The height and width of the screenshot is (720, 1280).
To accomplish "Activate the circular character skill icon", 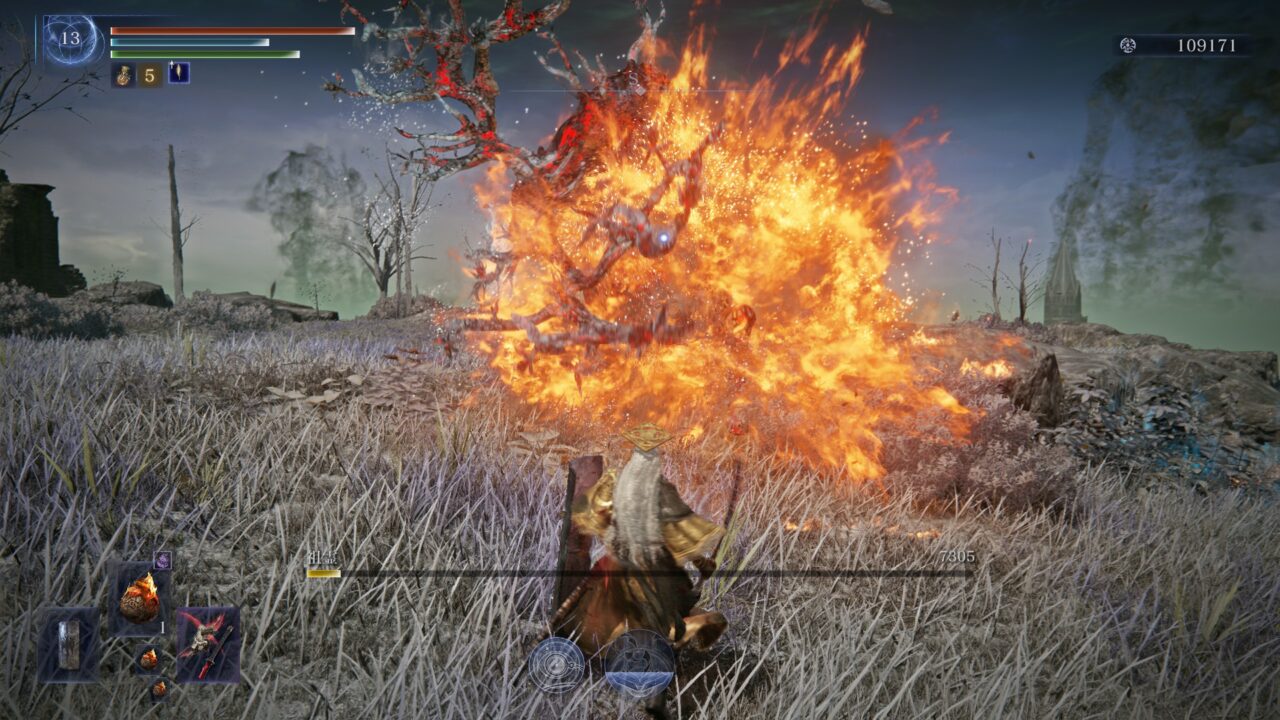I will click(557, 665).
